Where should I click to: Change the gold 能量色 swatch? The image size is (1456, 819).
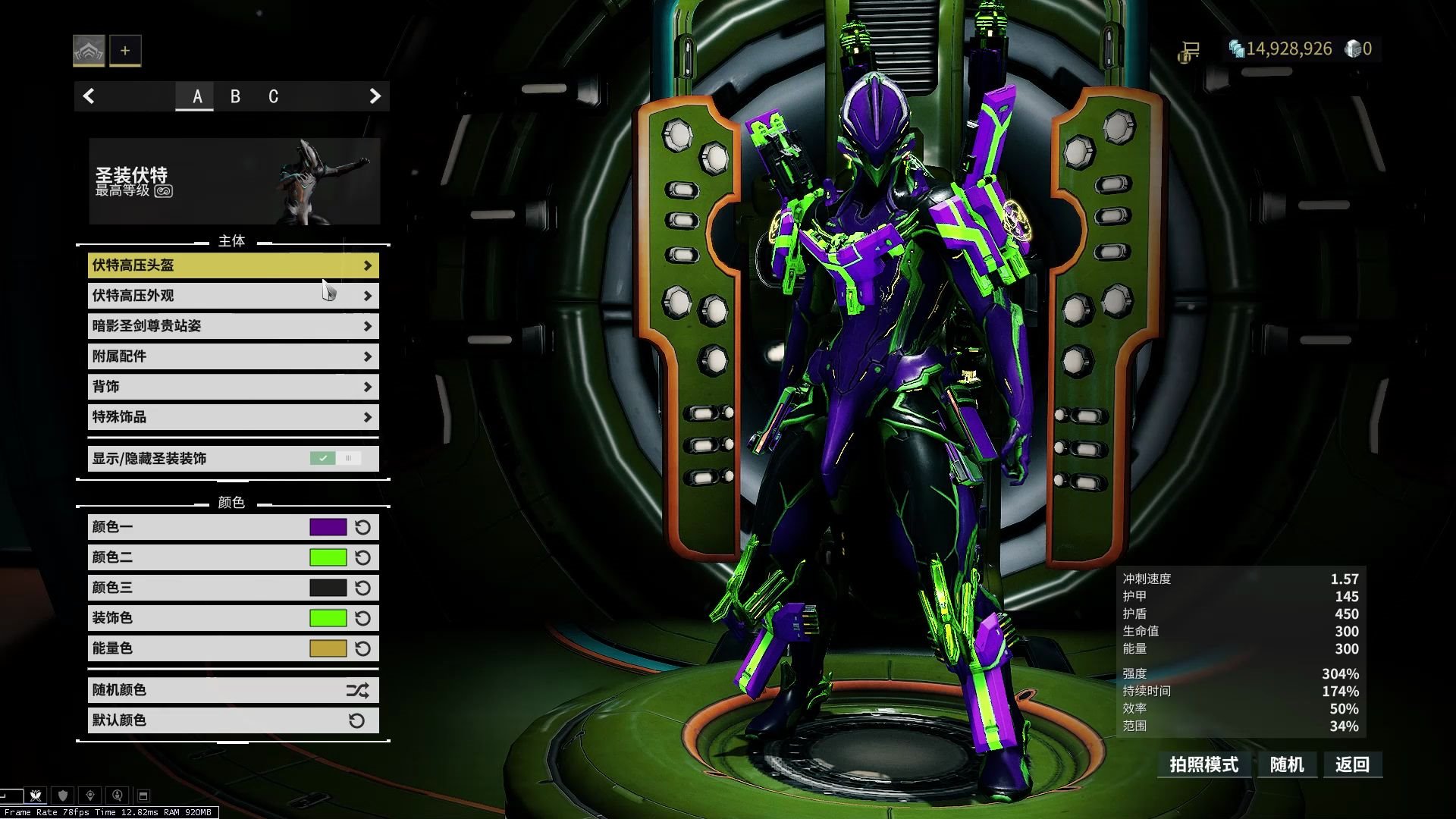[328, 648]
